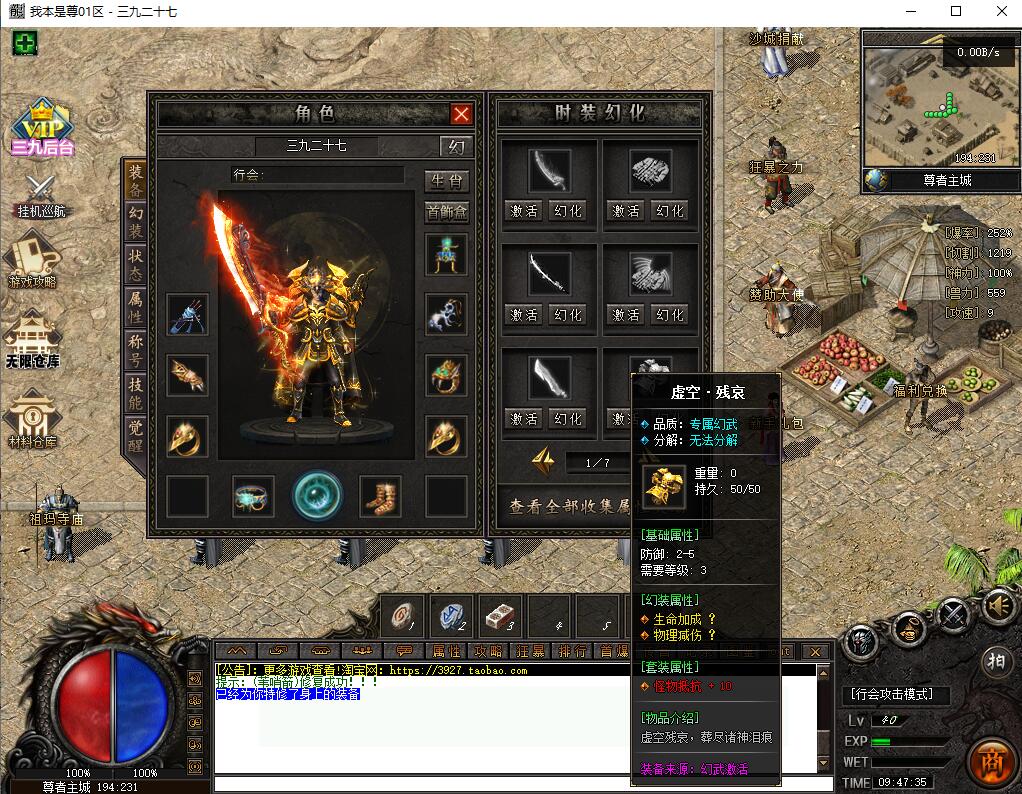This screenshot has width=1022, height=794.
Task: Open the 生肖 zodiac button
Action: pyautogui.click(x=446, y=181)
